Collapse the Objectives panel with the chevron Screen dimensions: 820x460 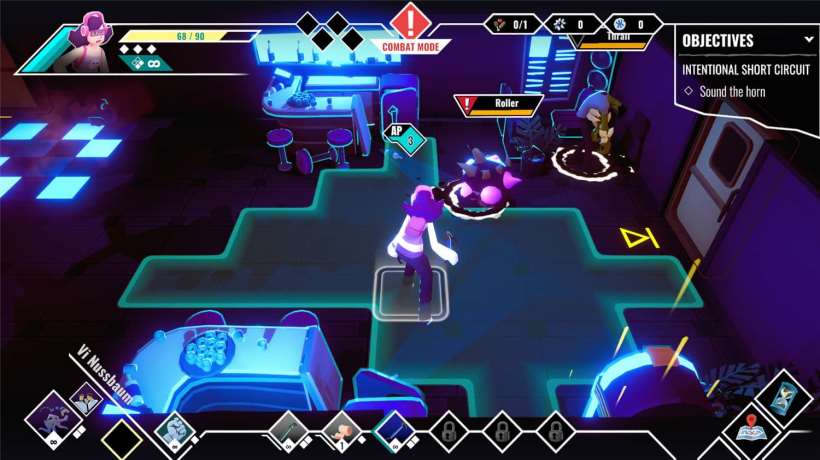tap(808, 40)
